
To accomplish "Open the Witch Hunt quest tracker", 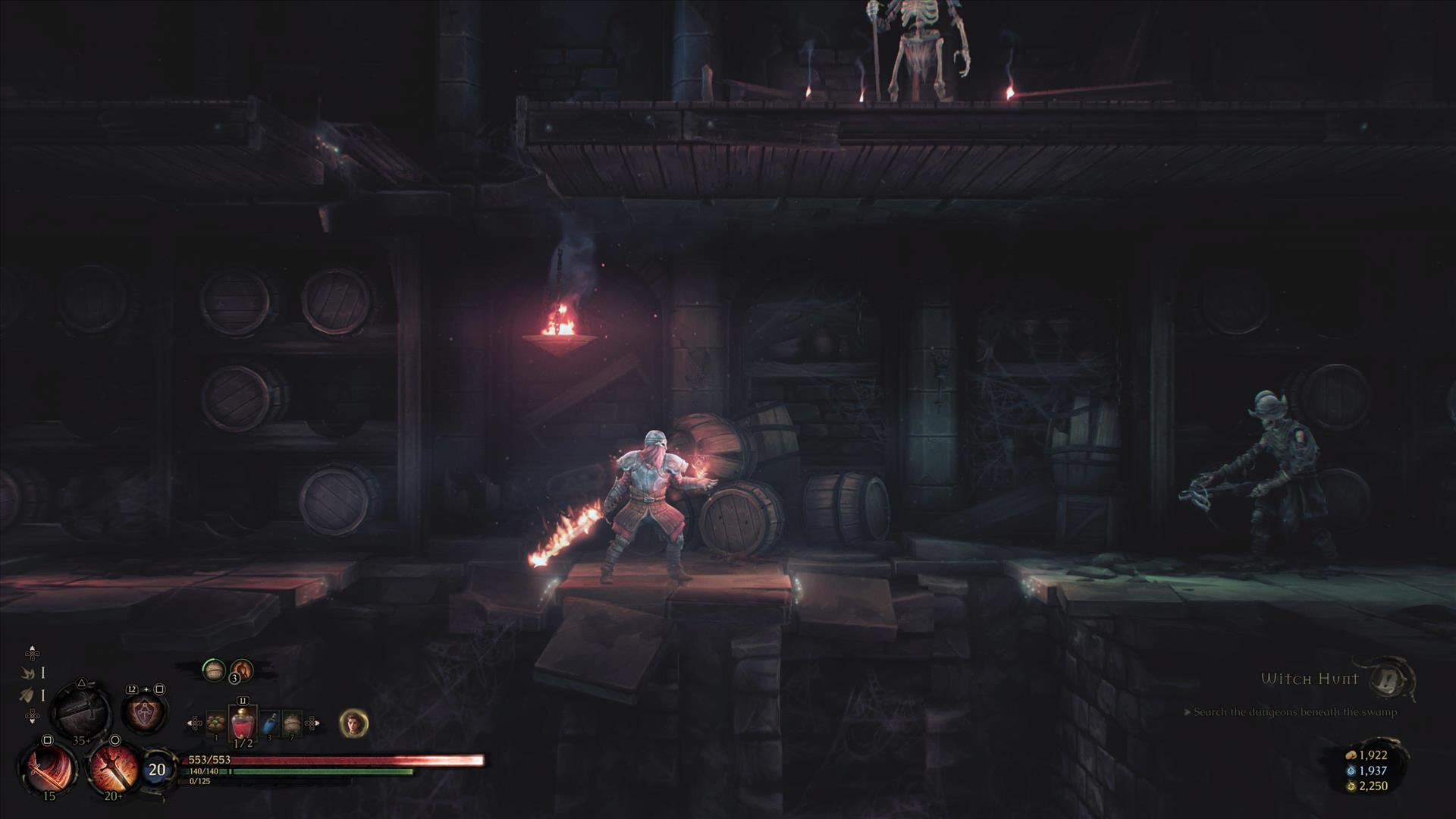I will click(1310, 679).
